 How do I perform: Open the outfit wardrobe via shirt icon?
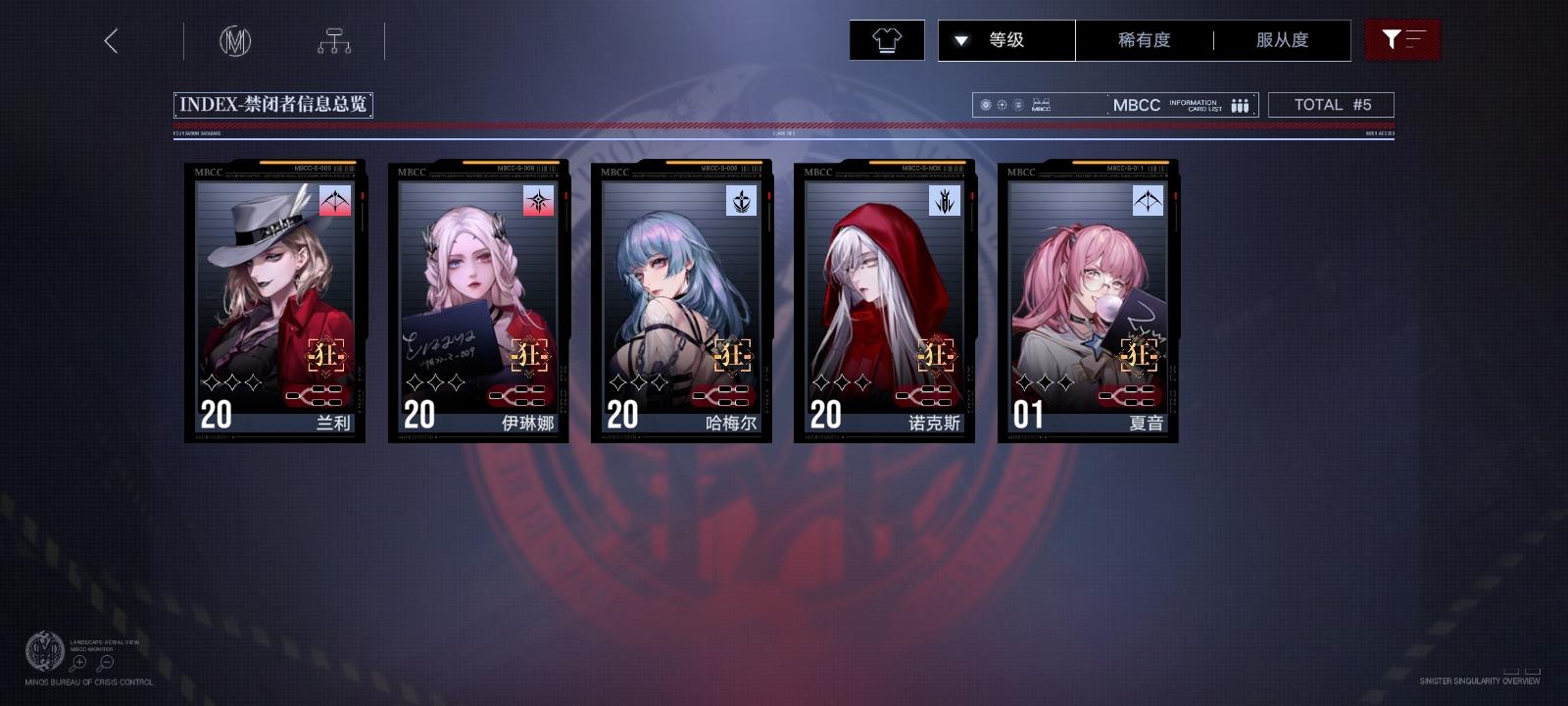pyautogui.click(x=886, y=40)
